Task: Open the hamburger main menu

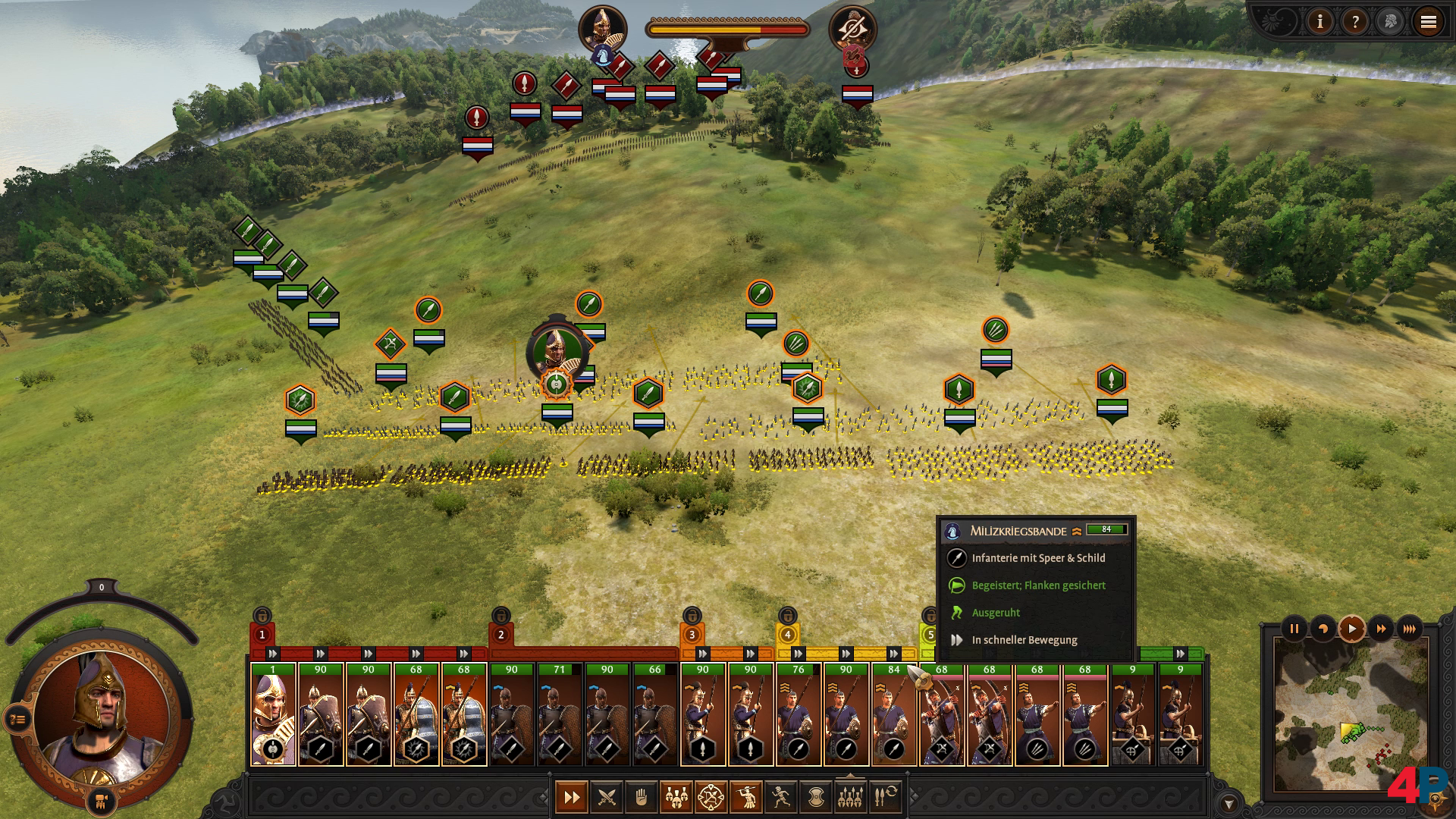Action: coord(1429,22)
